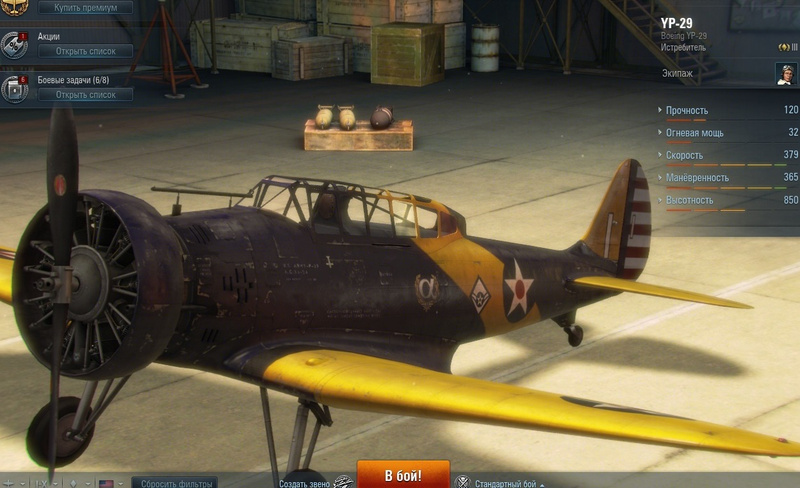Start battle with В бой! button
The width and height of the screenshot is (800, 488).
pos(402,475)
